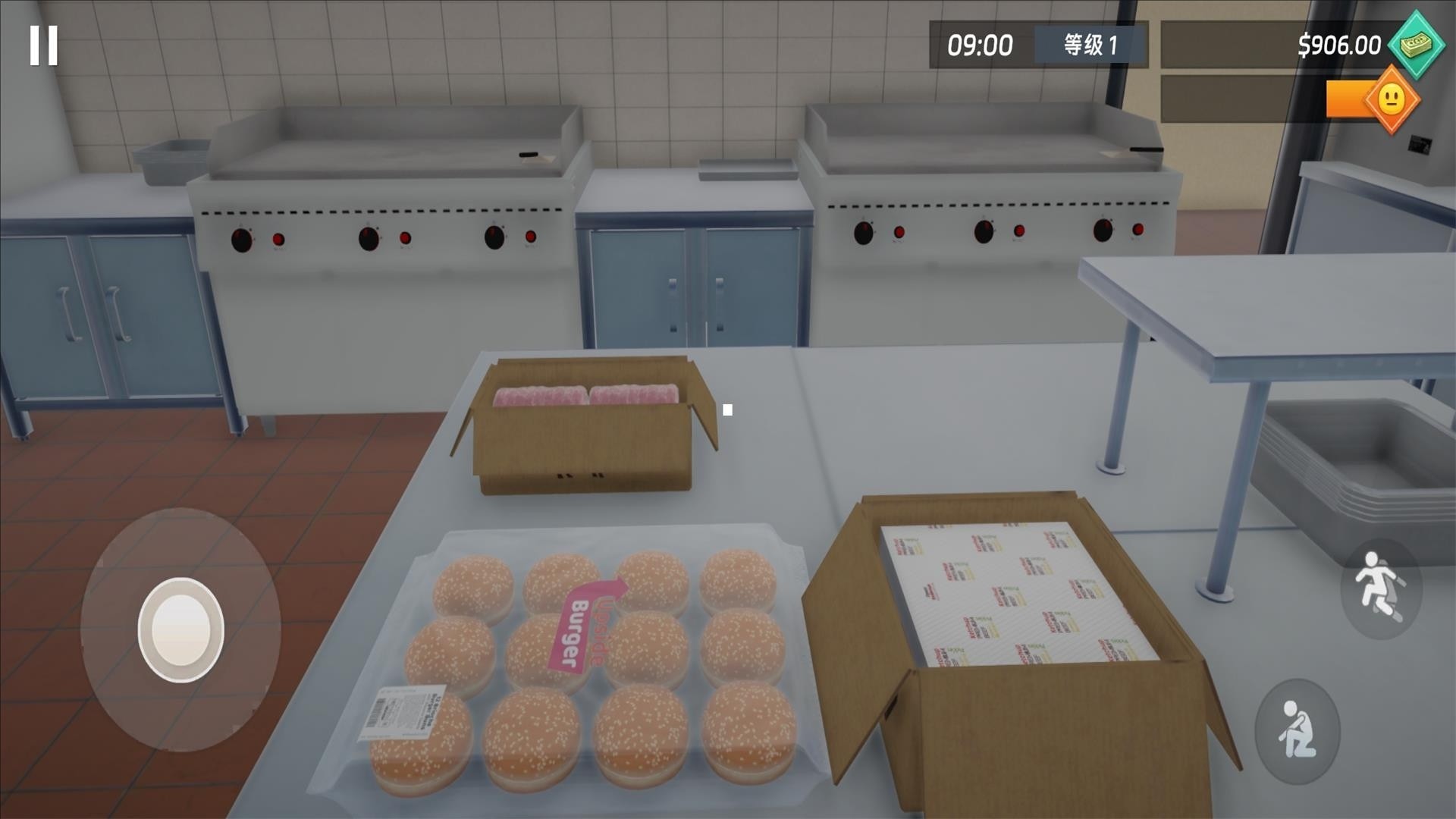Click the green cash stack icon

(x=1415, y=45)
